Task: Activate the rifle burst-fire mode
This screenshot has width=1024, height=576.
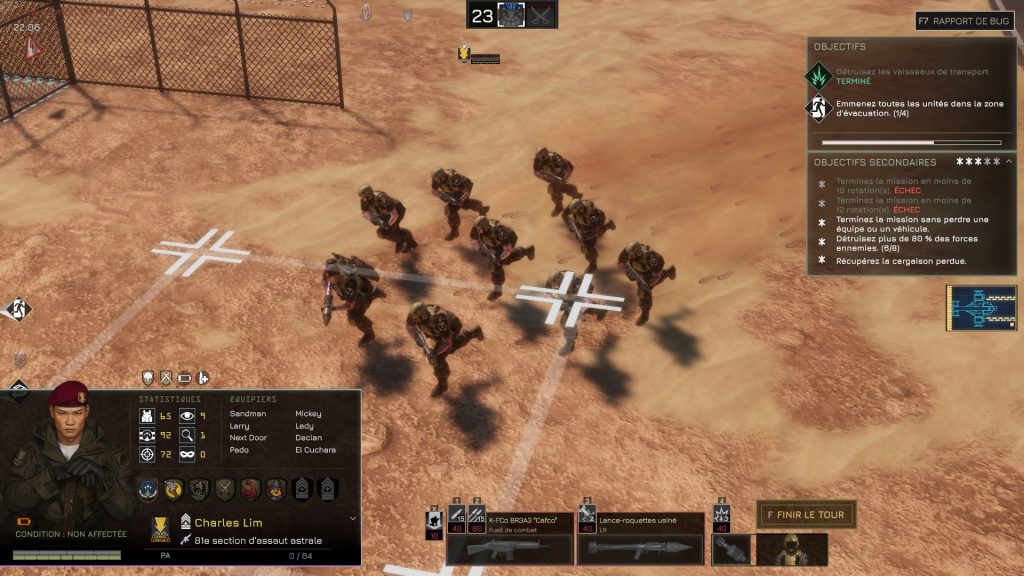Action: pyautogui.click(x=477, y=521)
